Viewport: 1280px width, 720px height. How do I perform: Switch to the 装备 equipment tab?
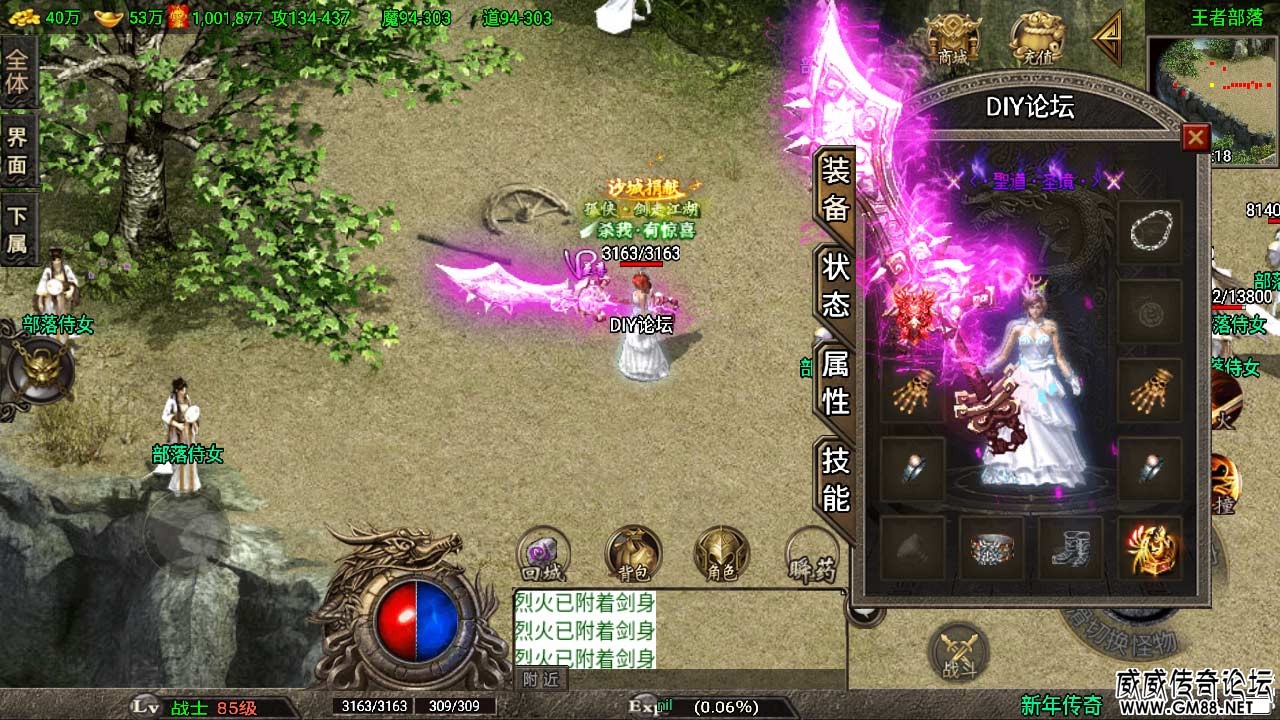[x=836, y=190]
